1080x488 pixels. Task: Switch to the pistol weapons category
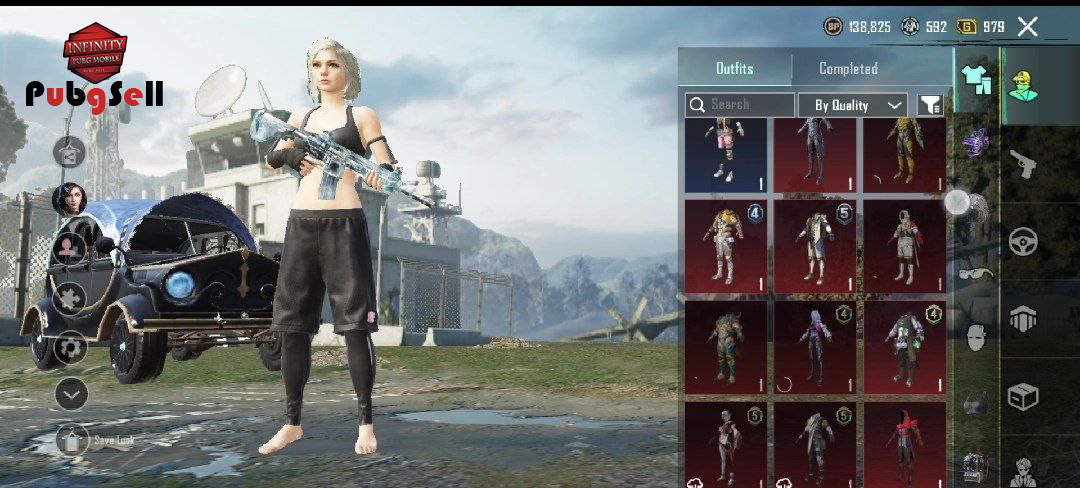coord(1022,163)
